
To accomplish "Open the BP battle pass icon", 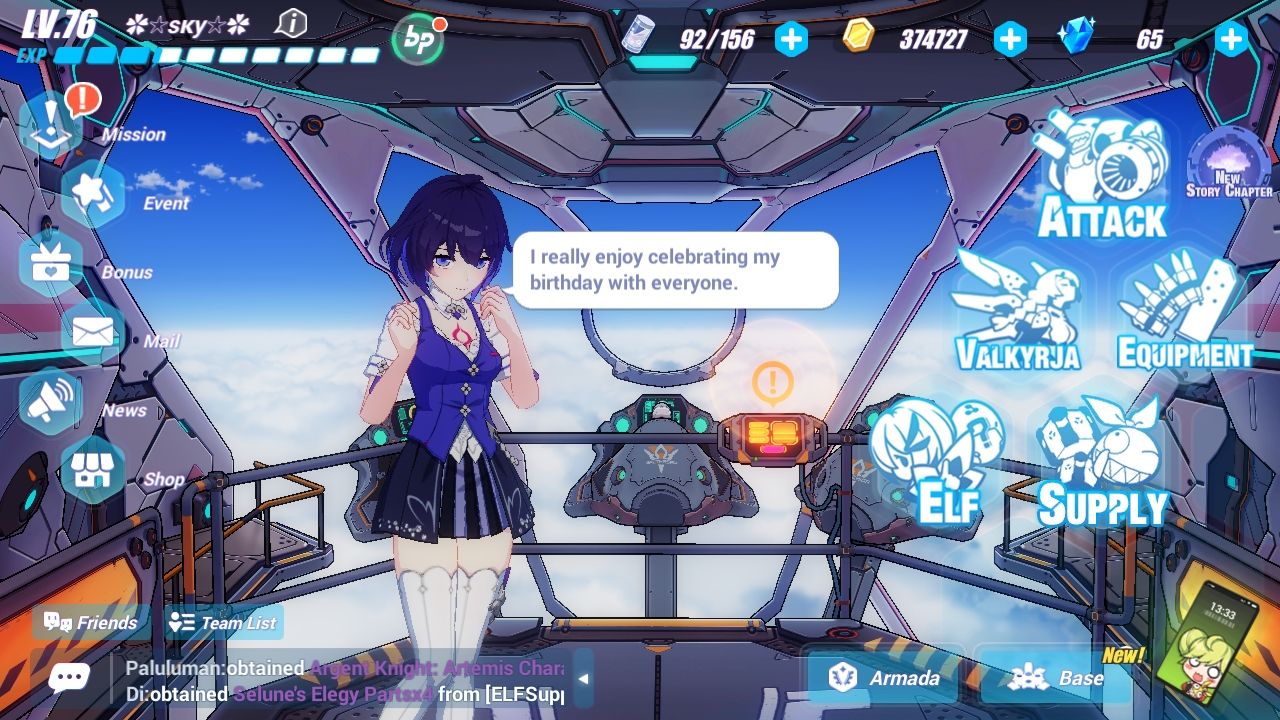I will pos(416,39).
